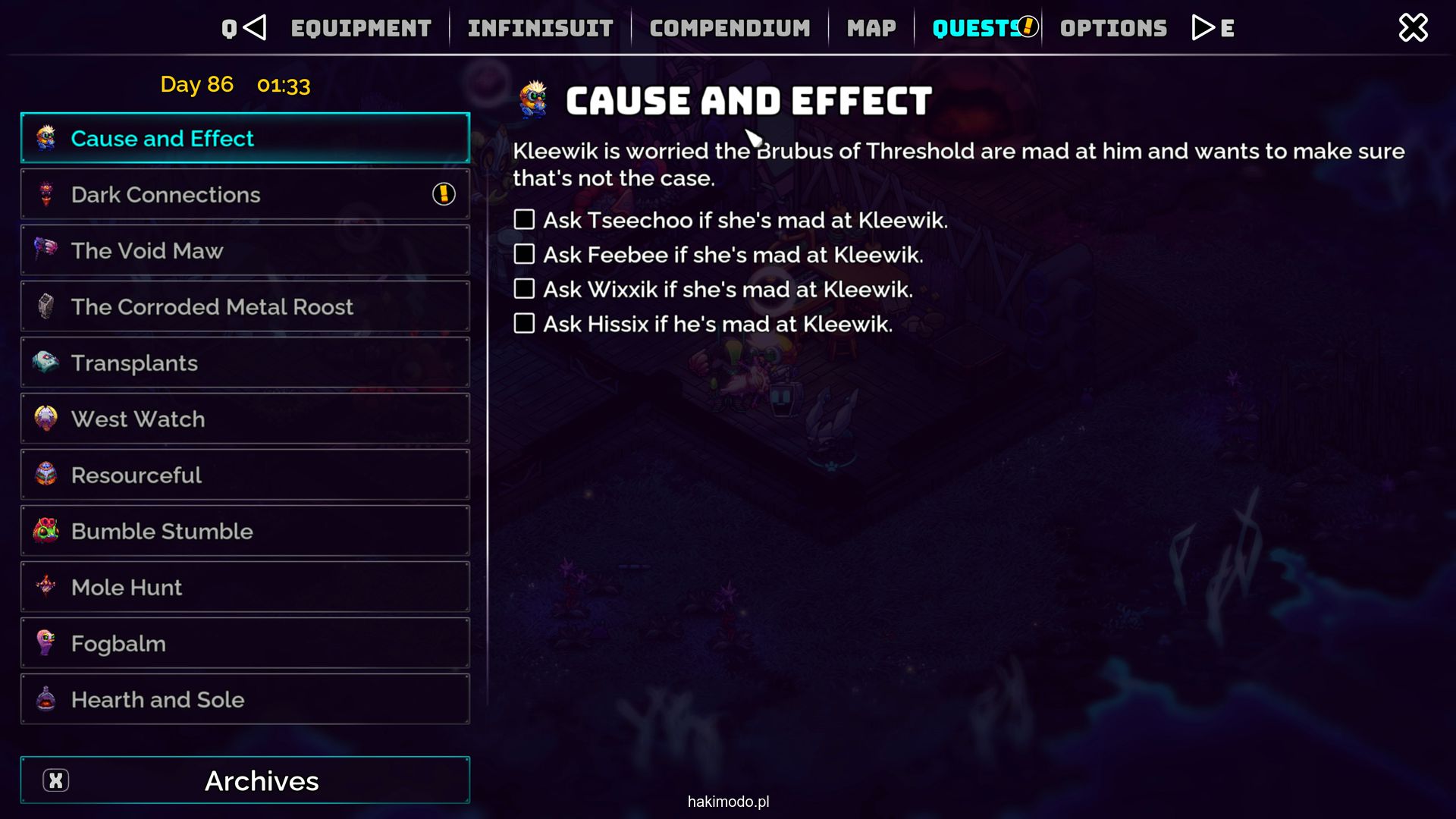Image resolution: width=1456 pixels, height=819 pixels.
Task: View The Void Maw quest
Action: (x=245, y=250)
